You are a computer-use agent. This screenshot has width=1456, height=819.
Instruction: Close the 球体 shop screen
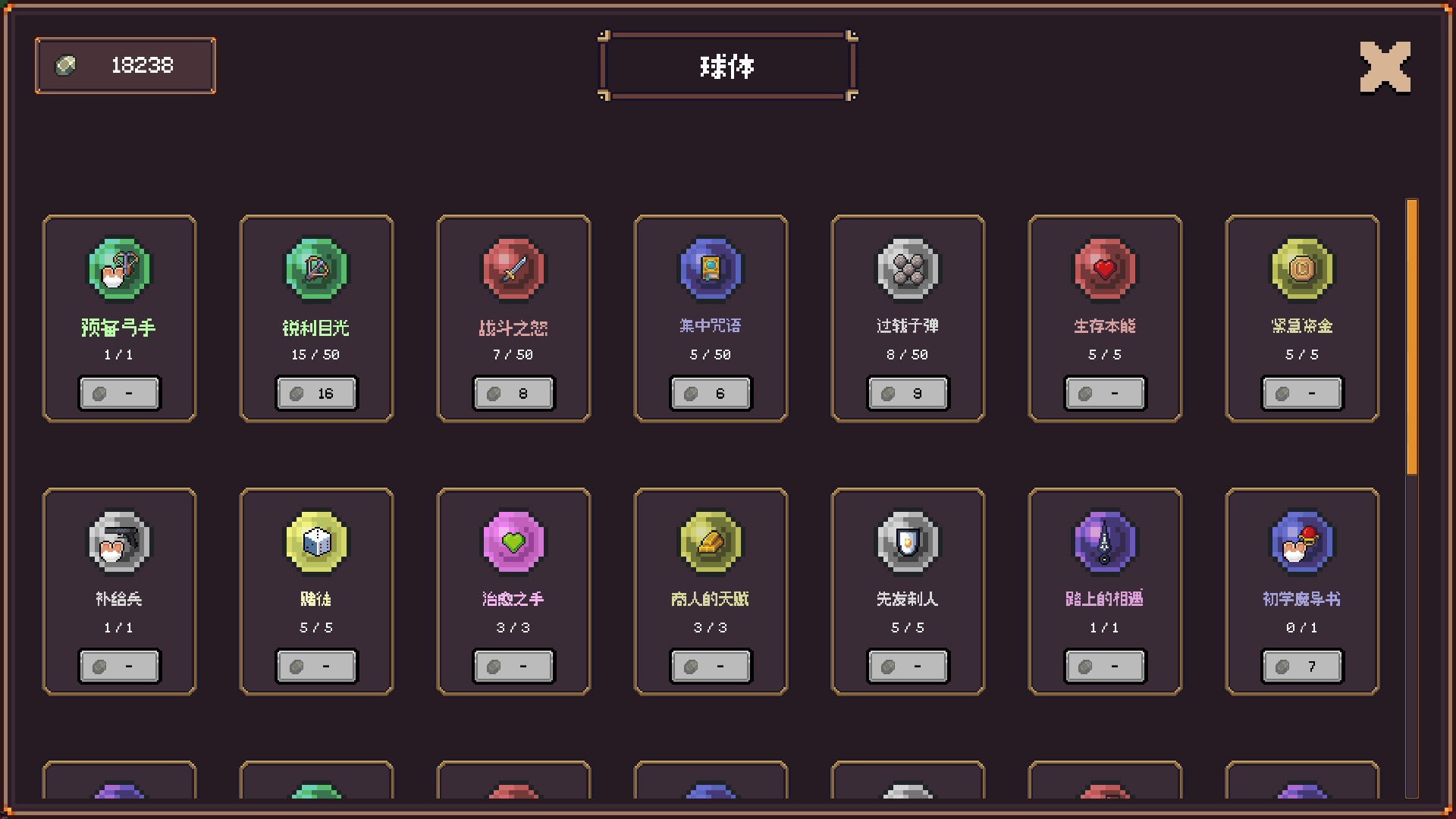click(x=1384, y=66)
